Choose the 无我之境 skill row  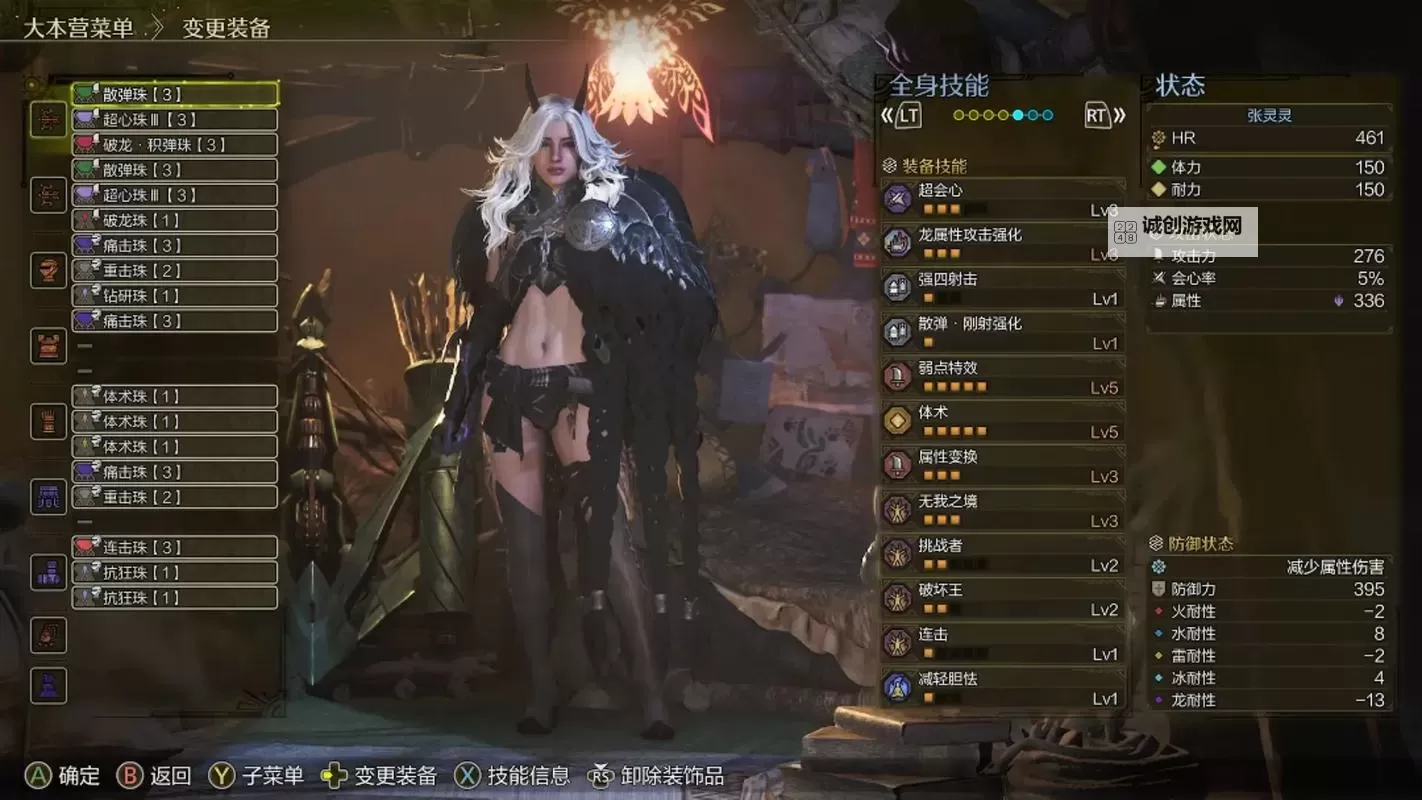(x=1002, y=510)
